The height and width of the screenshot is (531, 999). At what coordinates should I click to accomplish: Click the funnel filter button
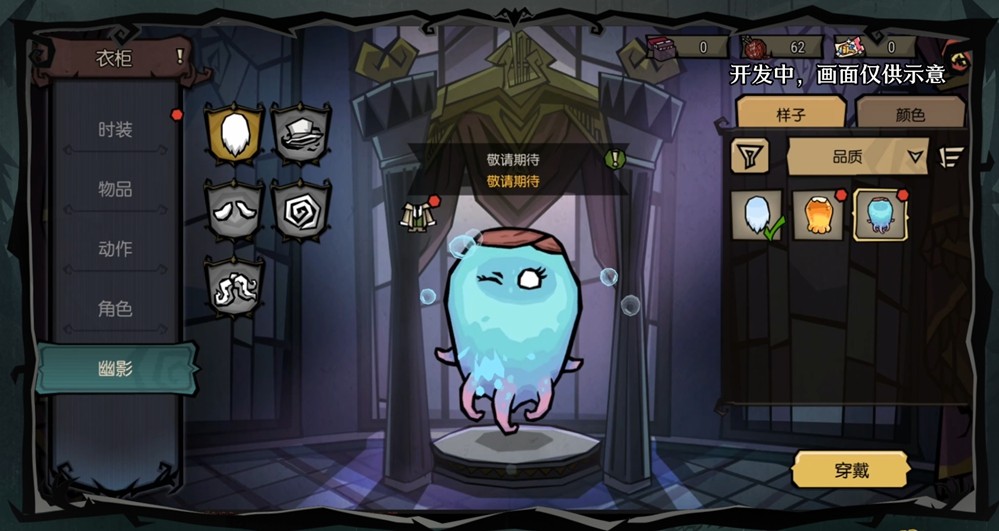point(749,156)
